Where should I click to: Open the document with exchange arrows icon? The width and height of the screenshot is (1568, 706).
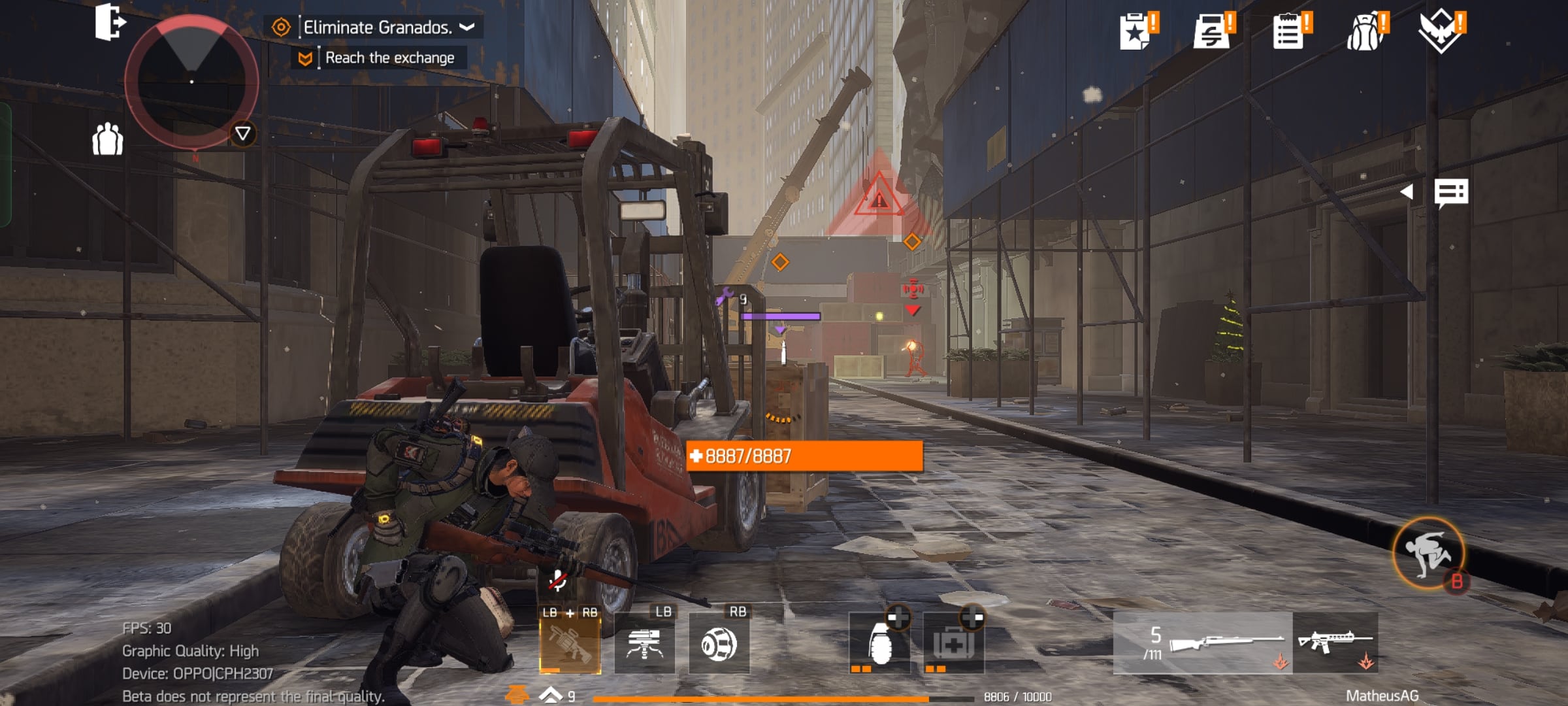coord(1212,31)
